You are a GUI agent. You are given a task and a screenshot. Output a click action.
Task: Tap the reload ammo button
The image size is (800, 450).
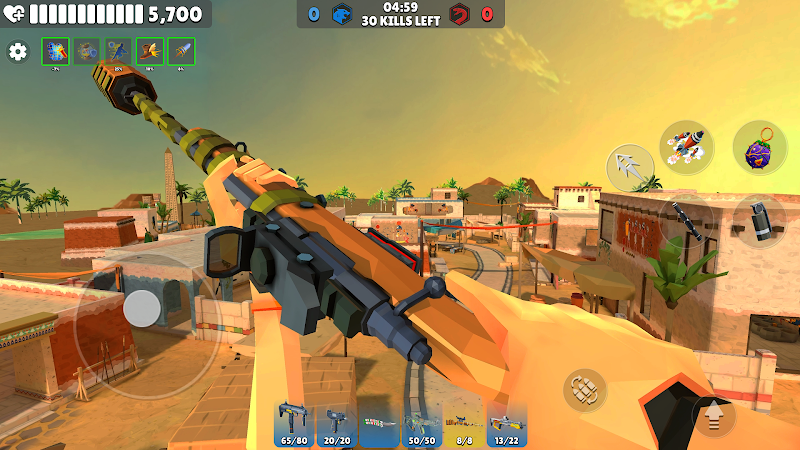(x=585, y=390)
